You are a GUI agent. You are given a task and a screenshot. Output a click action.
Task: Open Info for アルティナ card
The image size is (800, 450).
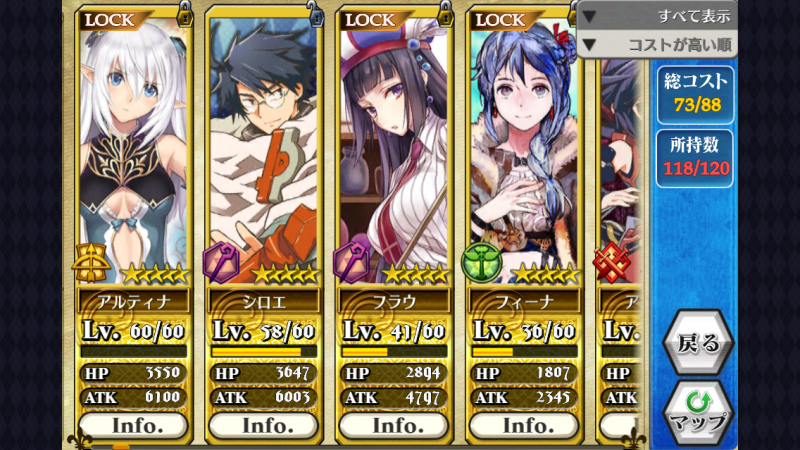[134, 425]
